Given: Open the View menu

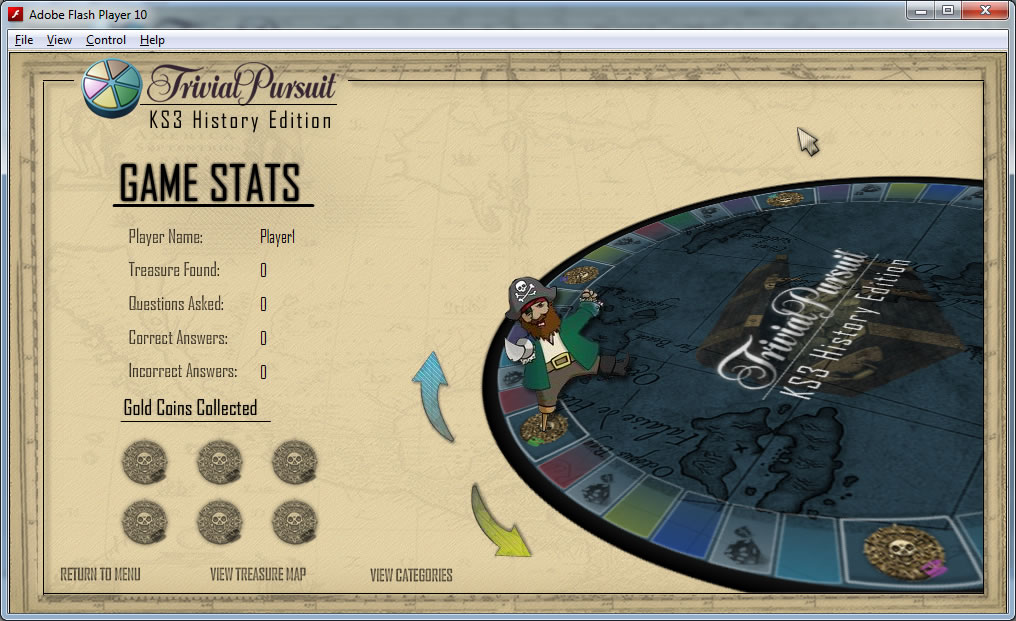Looking at the screenshot, I should 59,40.
